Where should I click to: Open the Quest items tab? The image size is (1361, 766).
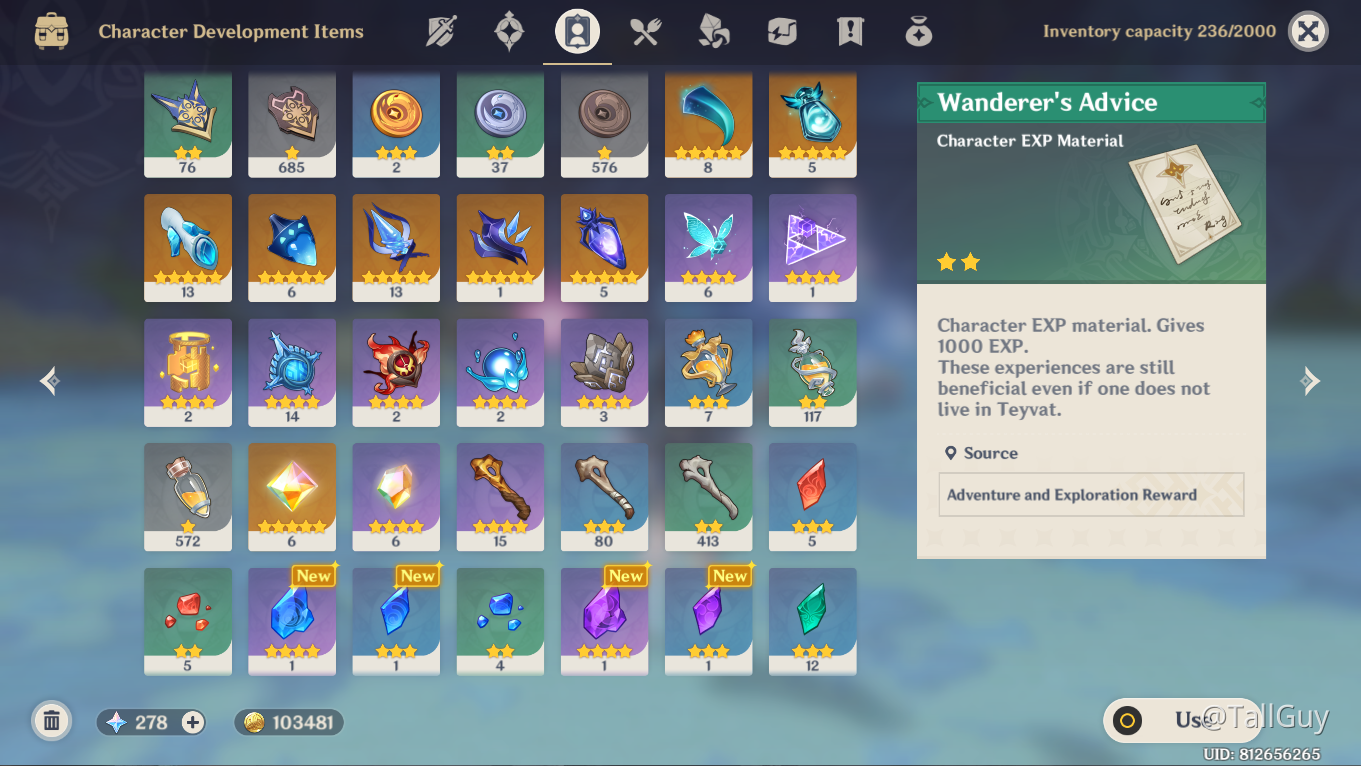point(849,31)
